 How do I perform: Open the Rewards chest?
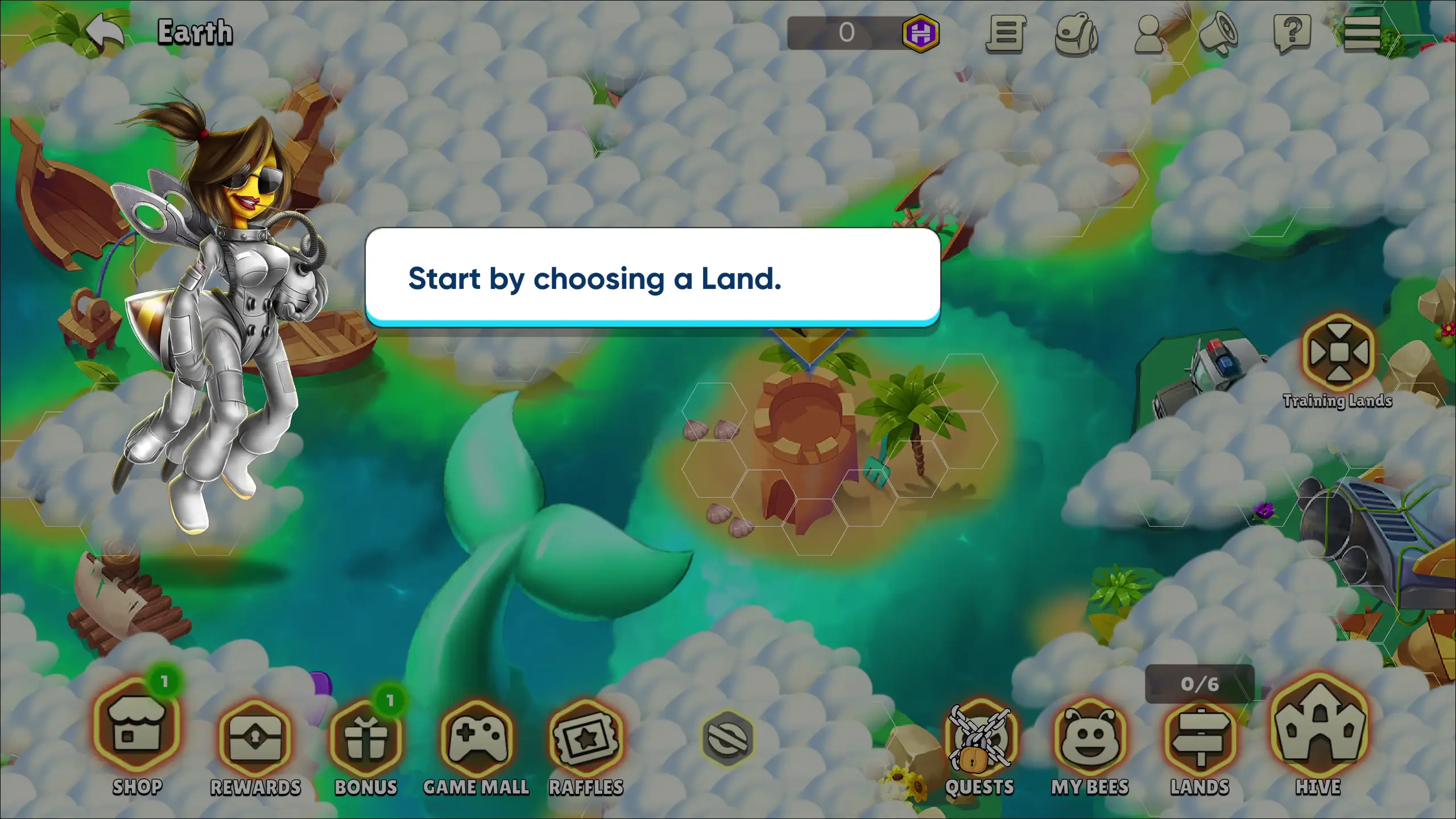[x=255, y=739]
